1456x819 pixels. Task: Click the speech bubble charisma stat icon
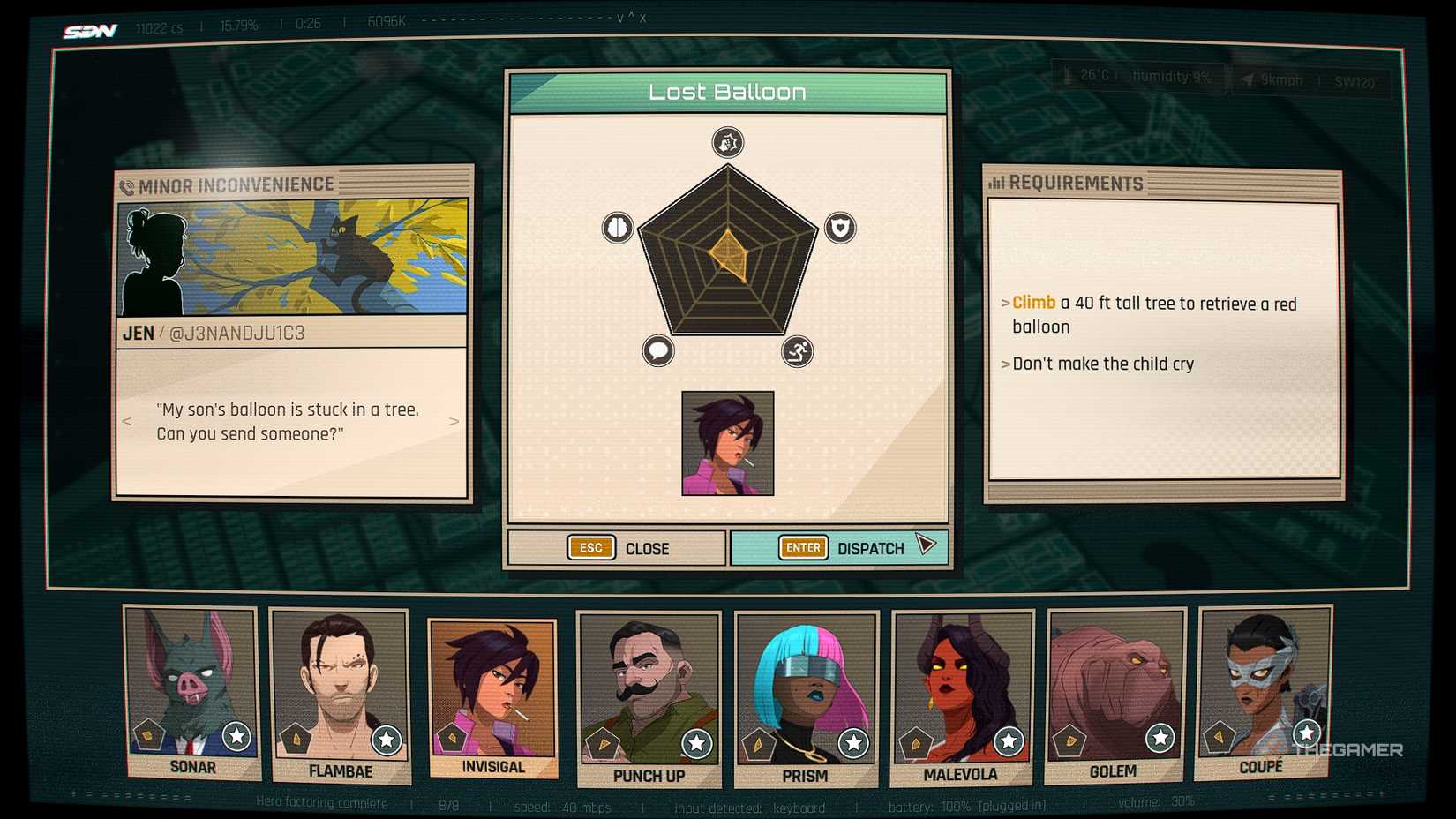click(657, 351)
